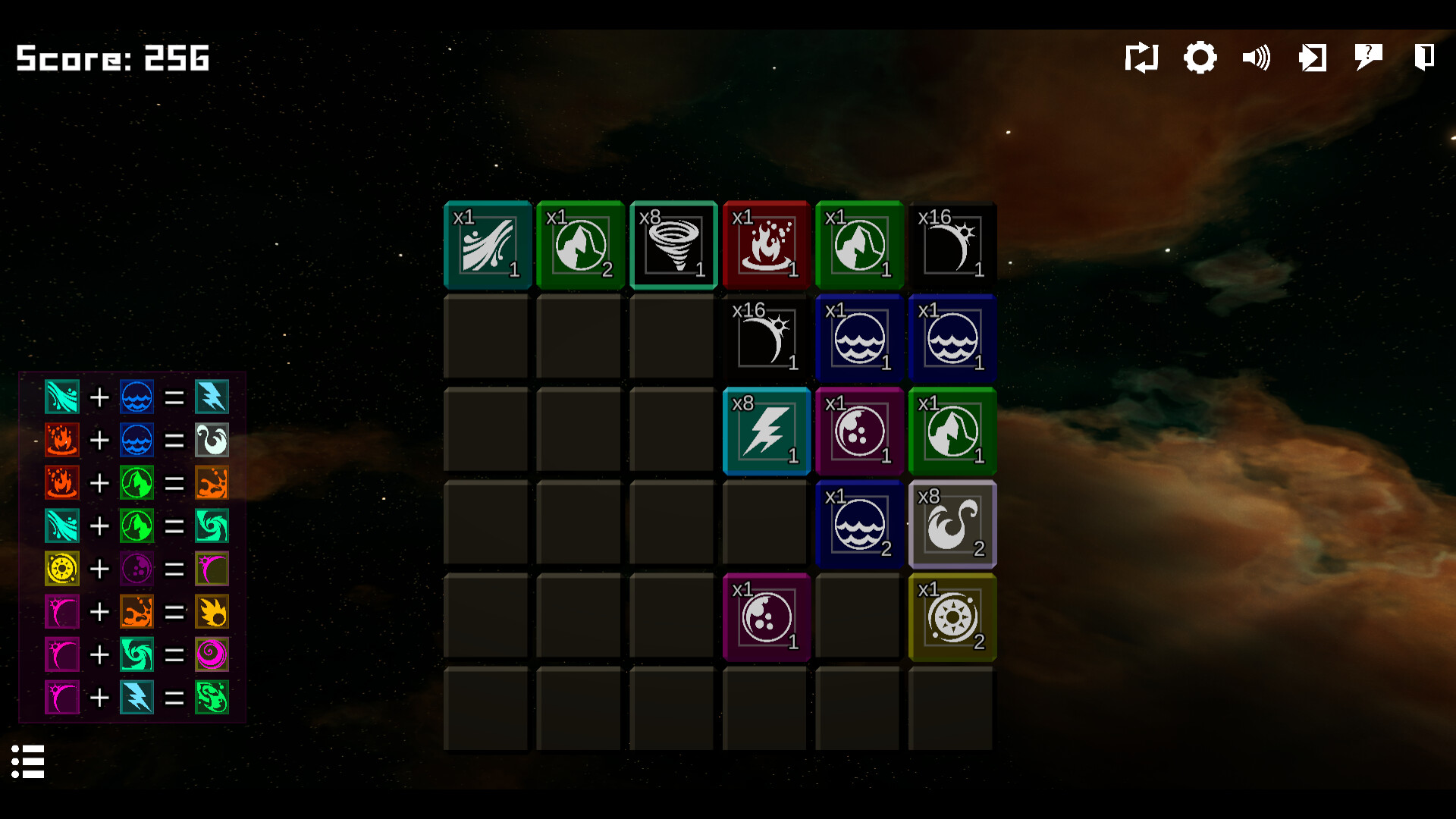Click the restart loop icon top right

click(1142, 57)
